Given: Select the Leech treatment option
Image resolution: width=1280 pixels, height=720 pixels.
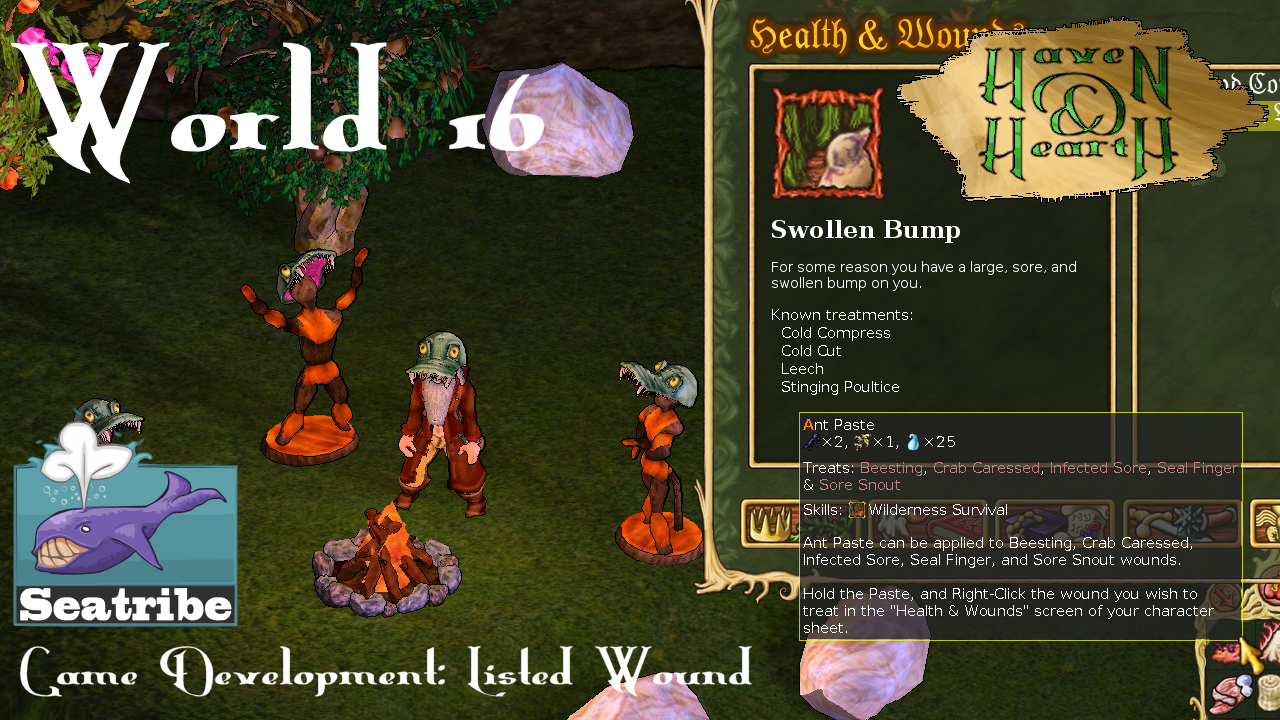Looking at the screenshot, I should click(x=802, y=368).
